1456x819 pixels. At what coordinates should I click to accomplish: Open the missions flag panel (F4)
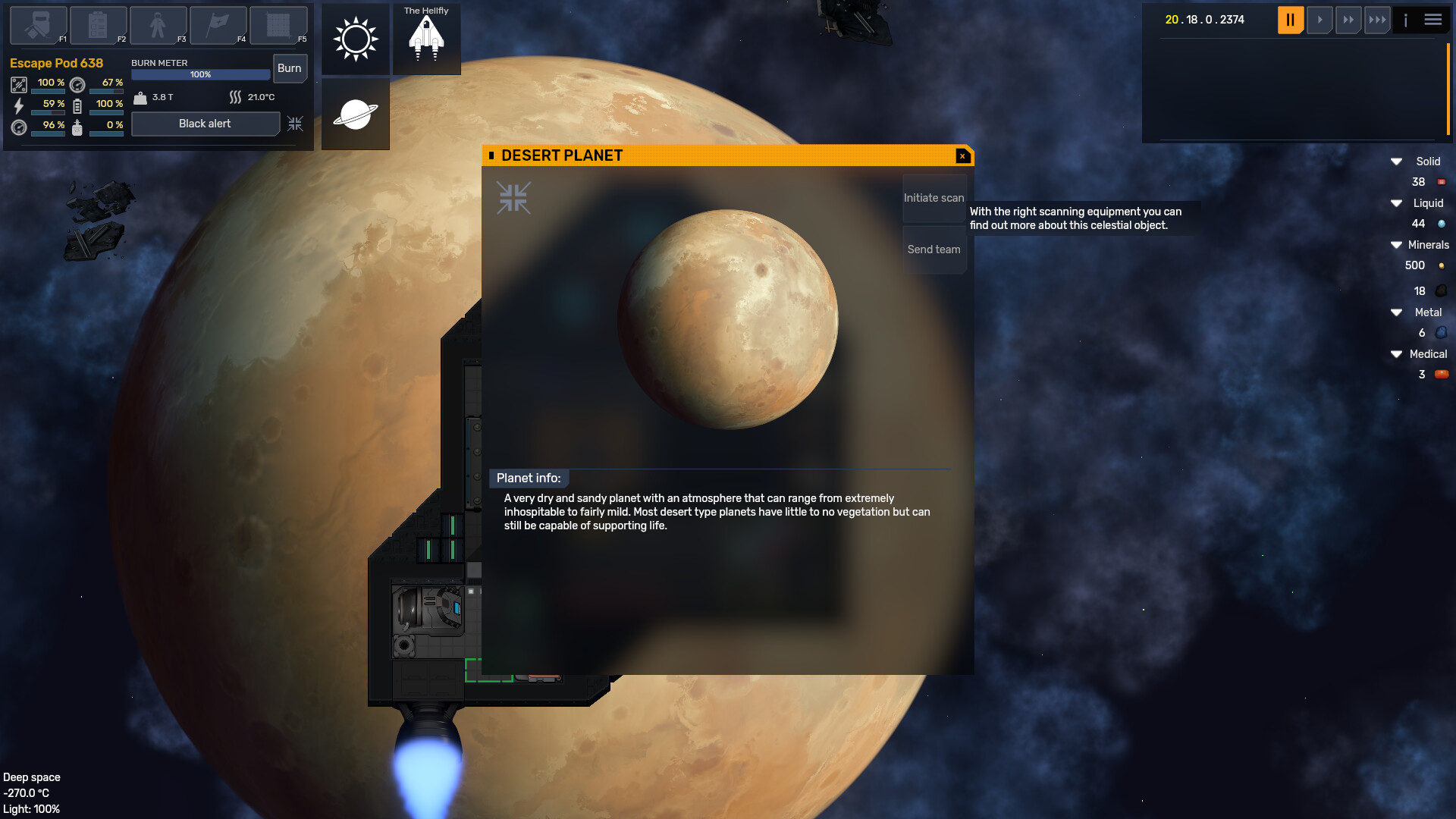[218, 25]
